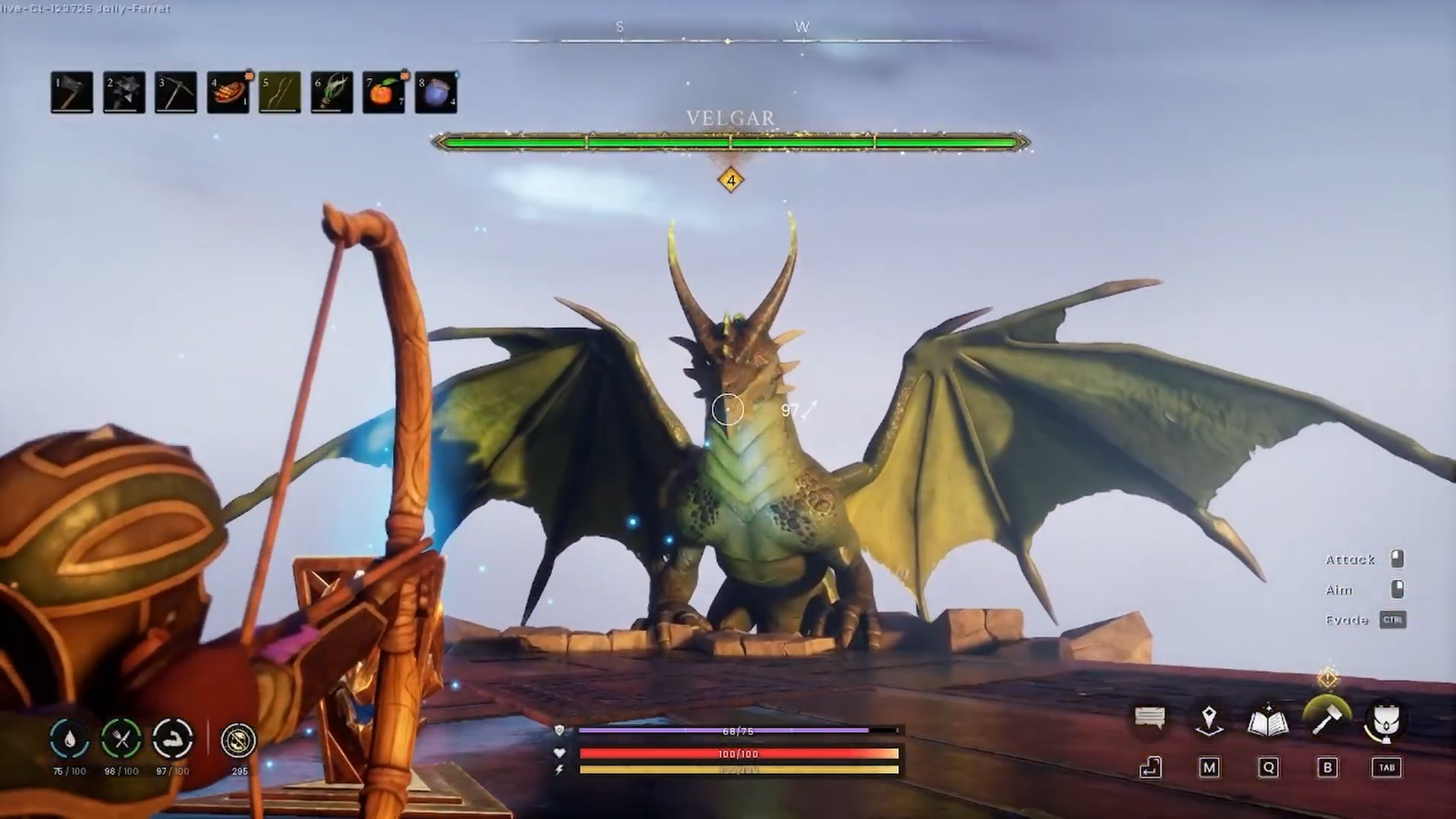Use the blue water pouch slot
Viewport: 1456px width, 819px height.
[436, 93]
